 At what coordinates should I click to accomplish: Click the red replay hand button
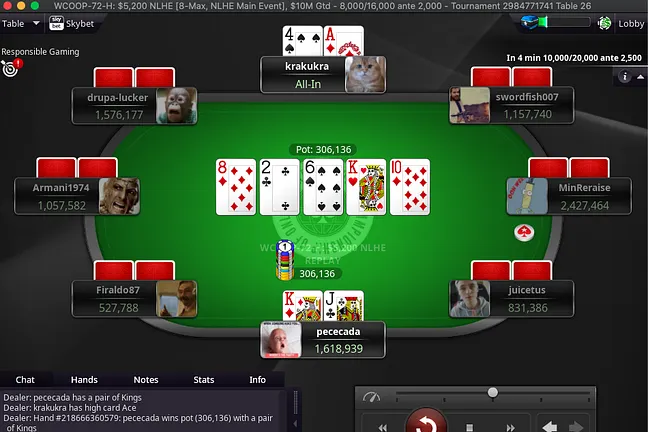427,423
